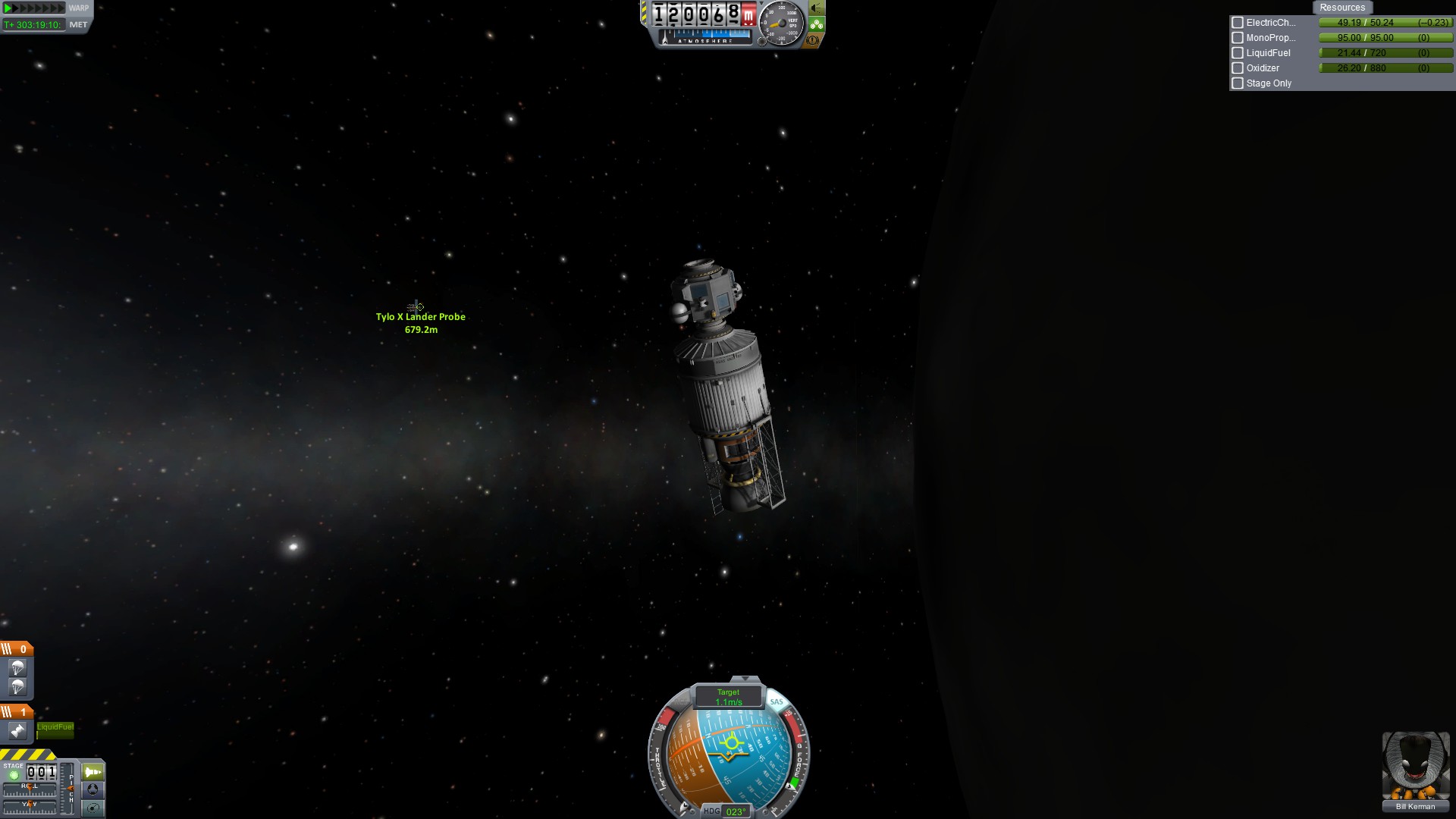
Task: Cycle the navball Target speed readout mode
Action: [x=728, y=697]
